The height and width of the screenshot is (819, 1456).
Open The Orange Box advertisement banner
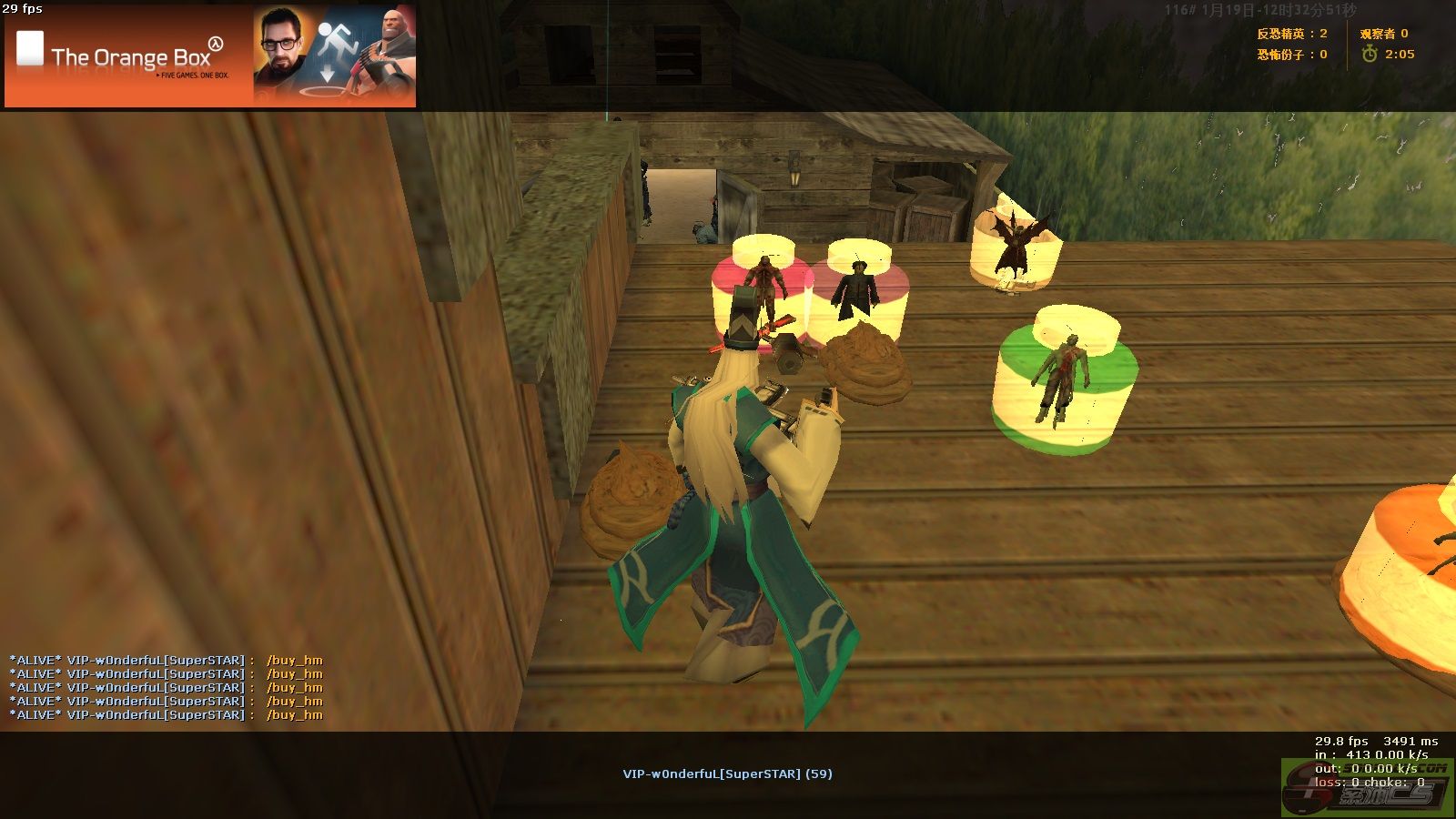coord(210,56)
